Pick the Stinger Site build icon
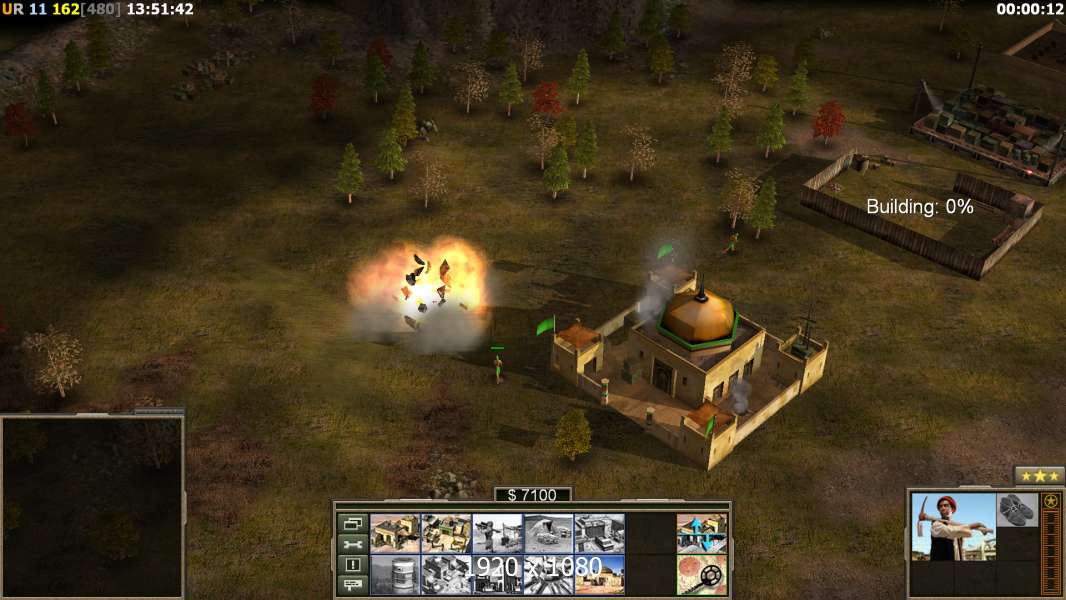The width and height of the screenshot is (1066, 600). (496, 533)
